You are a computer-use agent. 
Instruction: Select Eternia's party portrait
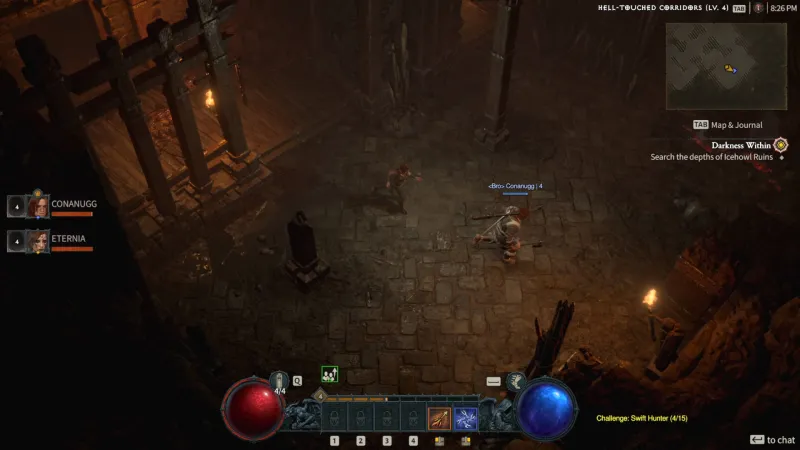pos(38,241)
